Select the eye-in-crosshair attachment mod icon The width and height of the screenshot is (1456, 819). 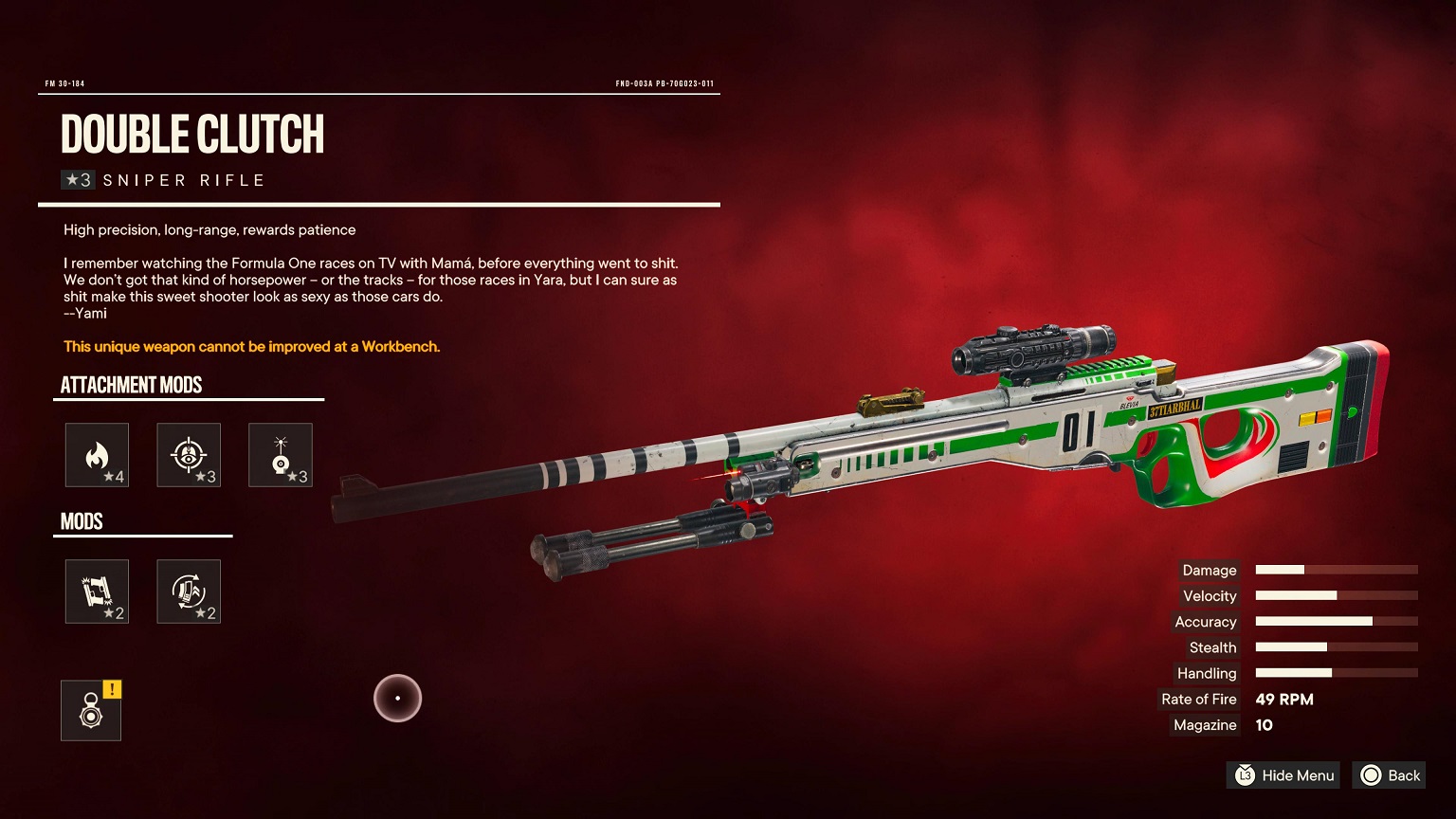tap(189, 455)
